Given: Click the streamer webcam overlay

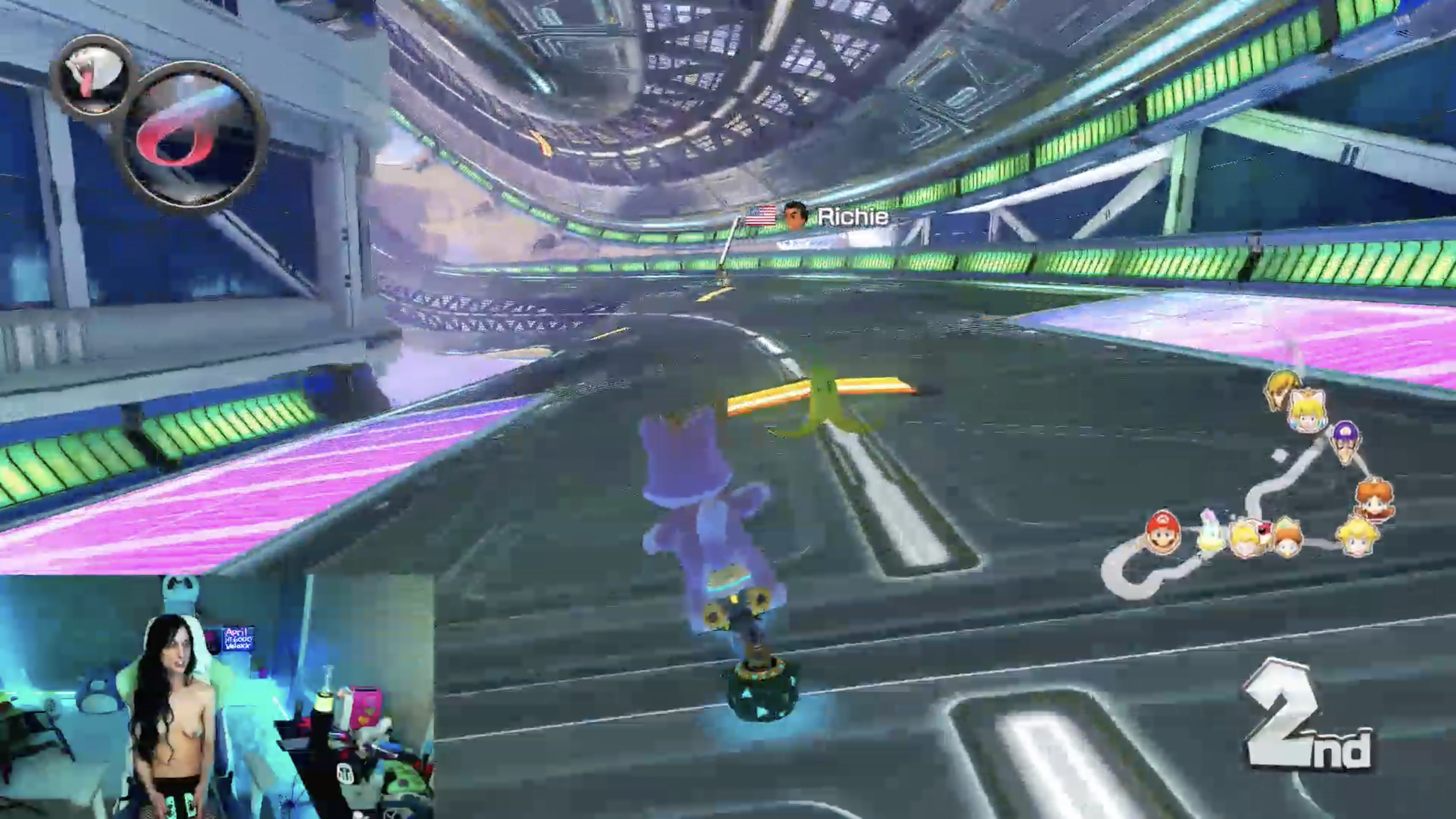Looking at the screenshot, I should (x=217, y=696).
